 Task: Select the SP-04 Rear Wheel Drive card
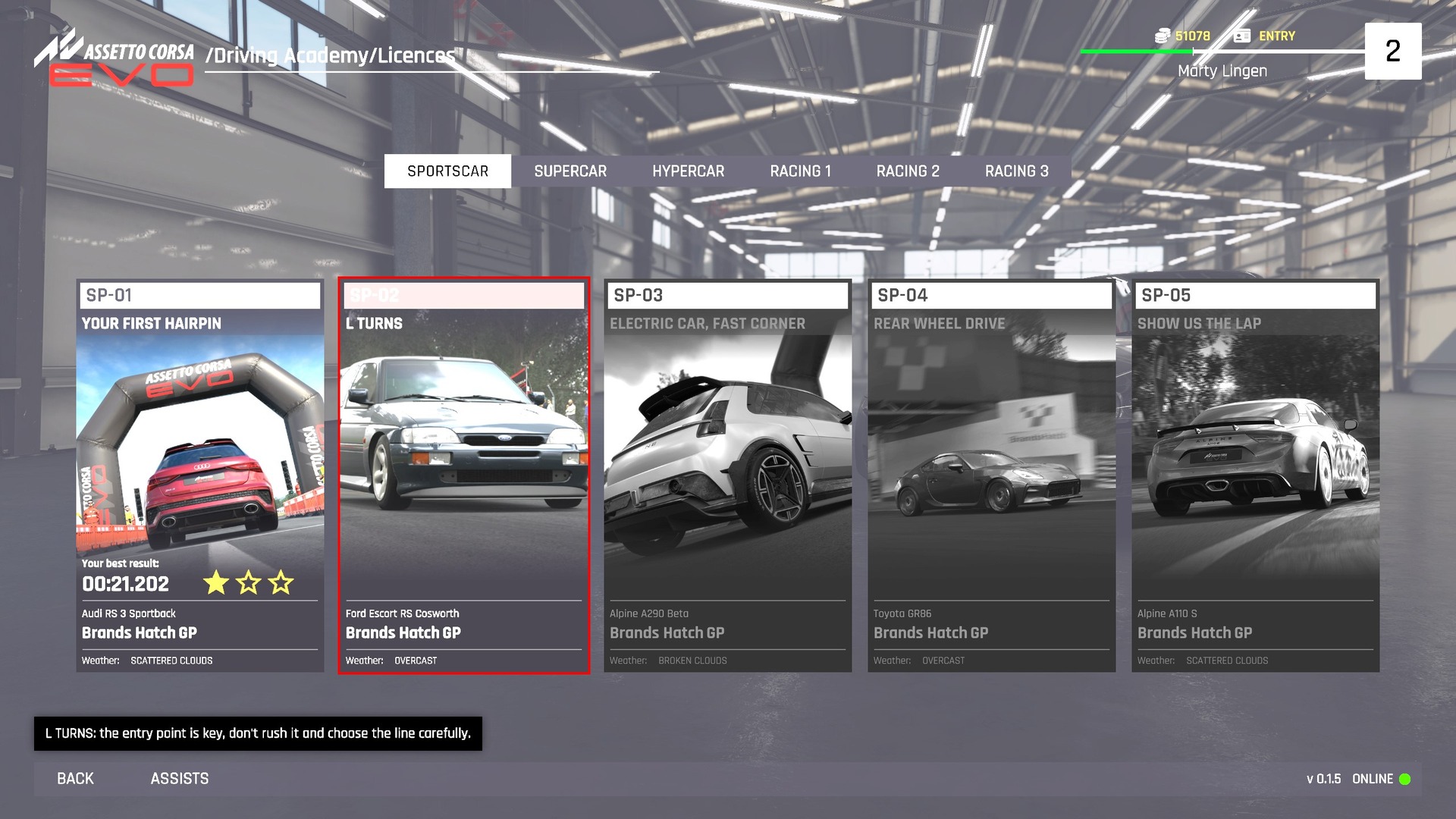click(991, 475)
